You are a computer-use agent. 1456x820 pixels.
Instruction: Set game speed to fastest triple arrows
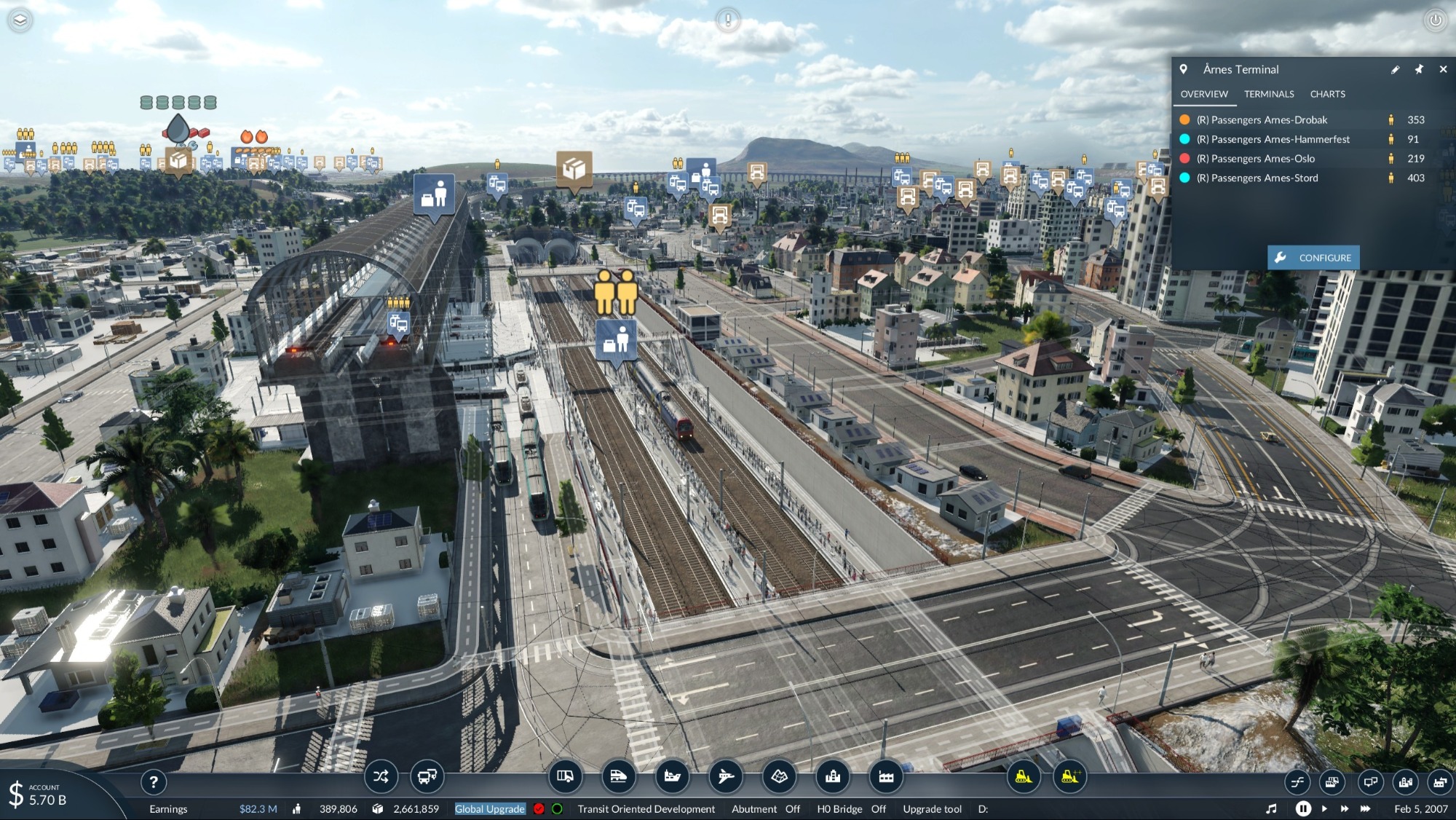click(x=1365, y=808)
